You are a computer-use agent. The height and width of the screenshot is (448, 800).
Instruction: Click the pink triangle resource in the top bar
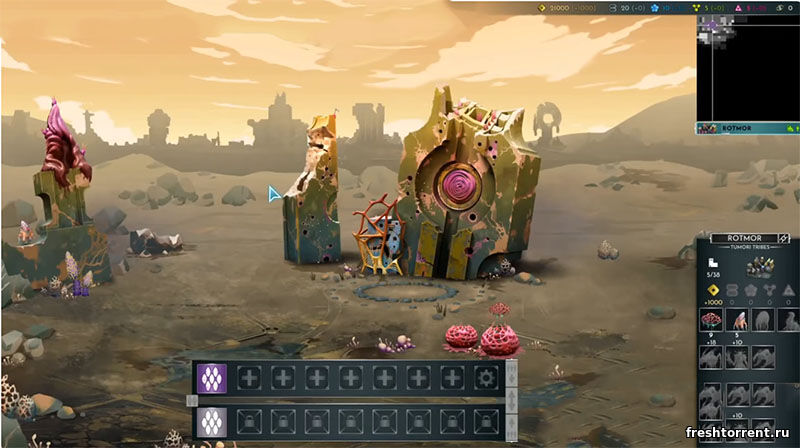click(x=740, y=7)
